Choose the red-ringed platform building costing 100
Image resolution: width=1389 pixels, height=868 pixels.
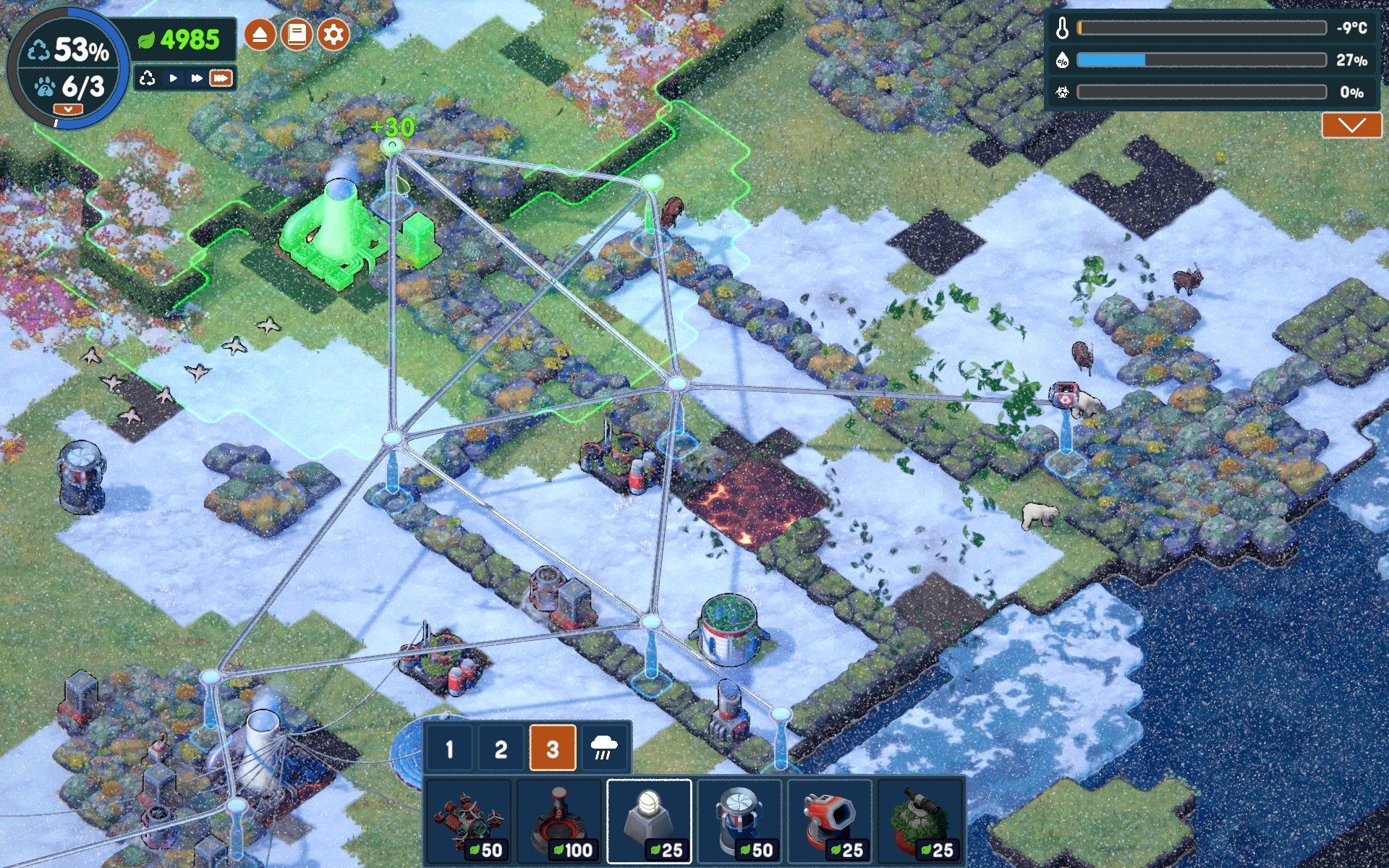pyautogui.click(x=558, y=822)
